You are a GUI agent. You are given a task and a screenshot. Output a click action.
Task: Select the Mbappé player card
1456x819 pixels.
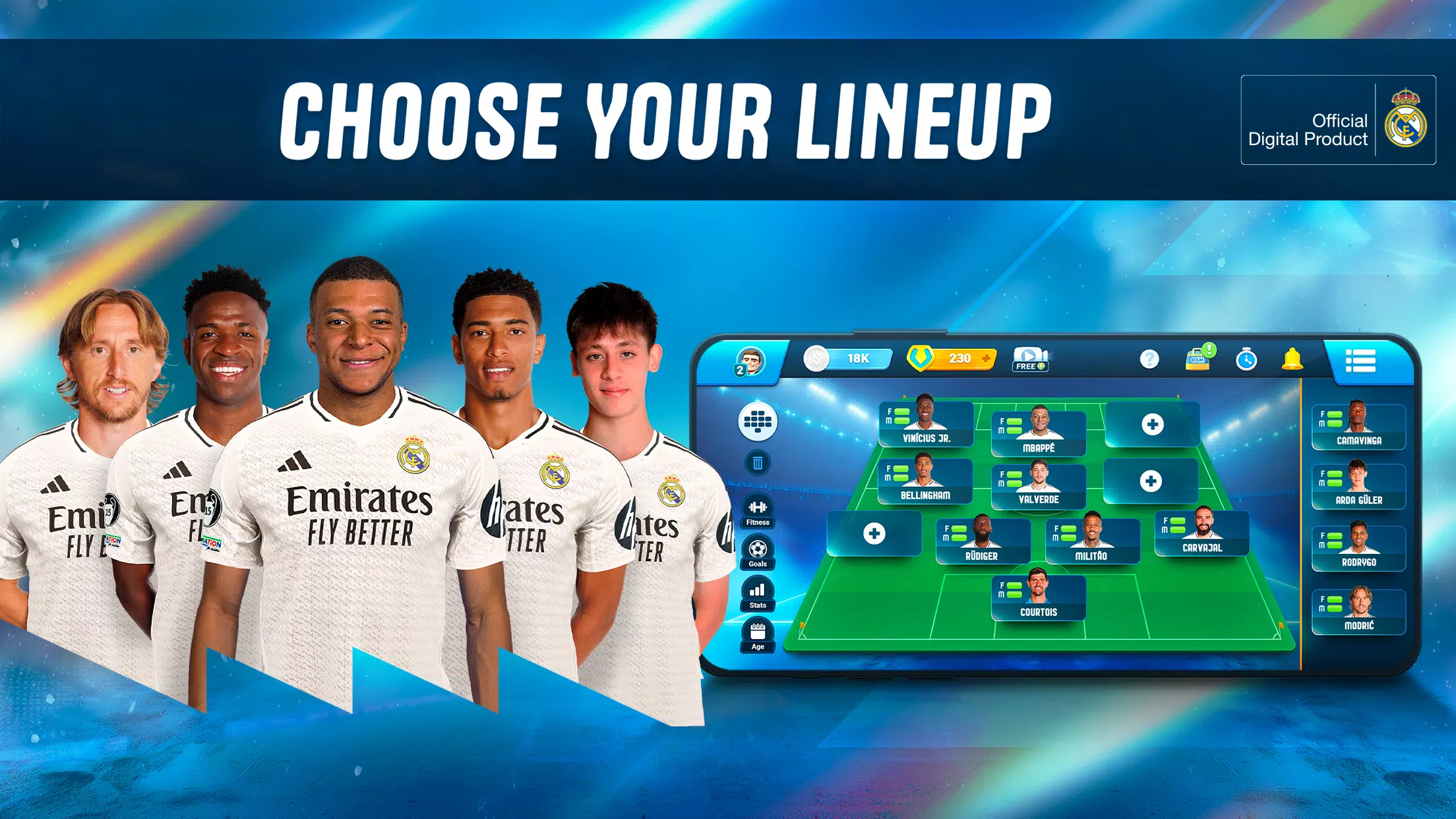click(1039, 433)
